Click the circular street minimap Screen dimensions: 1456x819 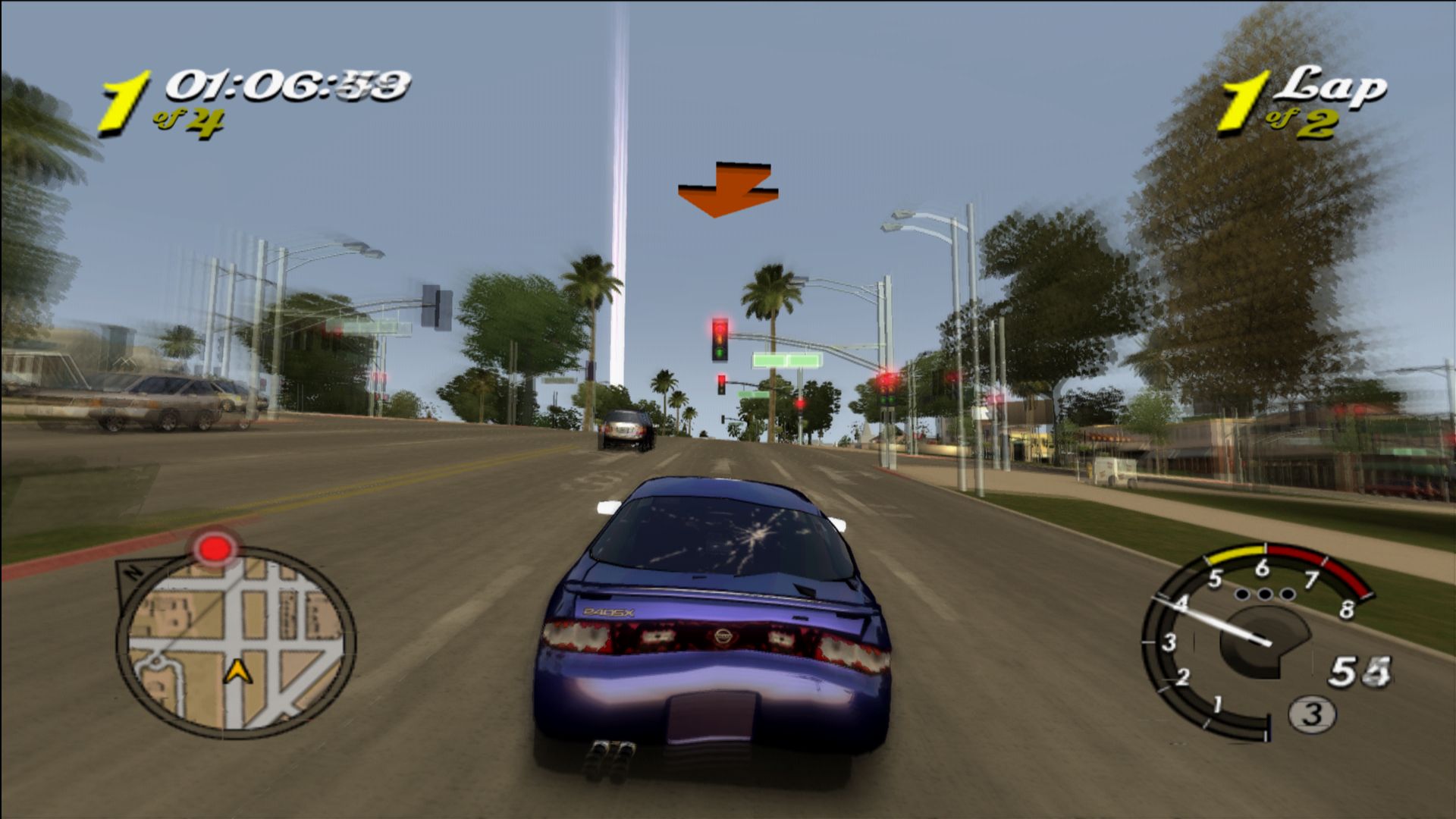pyautogui.click(x=237, y=641)
